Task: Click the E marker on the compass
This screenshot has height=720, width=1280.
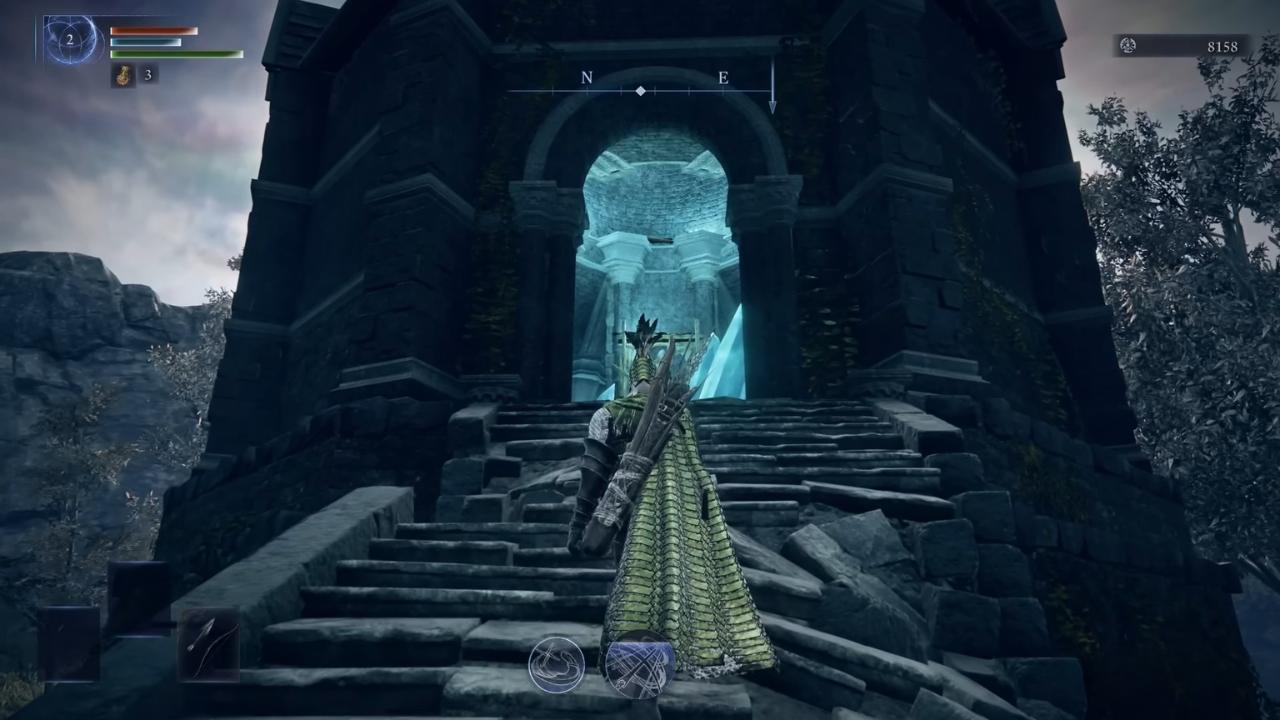Action: point(723,77)
